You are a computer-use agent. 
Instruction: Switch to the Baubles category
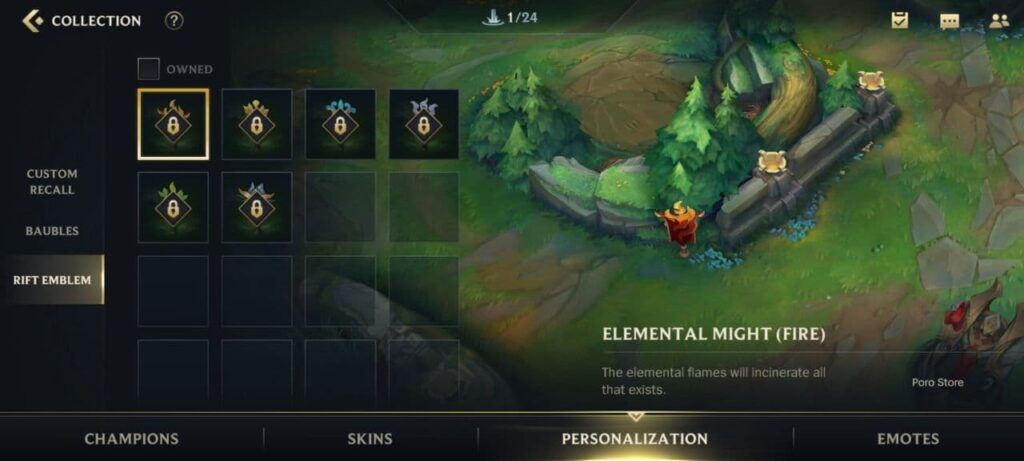point(52,231)
